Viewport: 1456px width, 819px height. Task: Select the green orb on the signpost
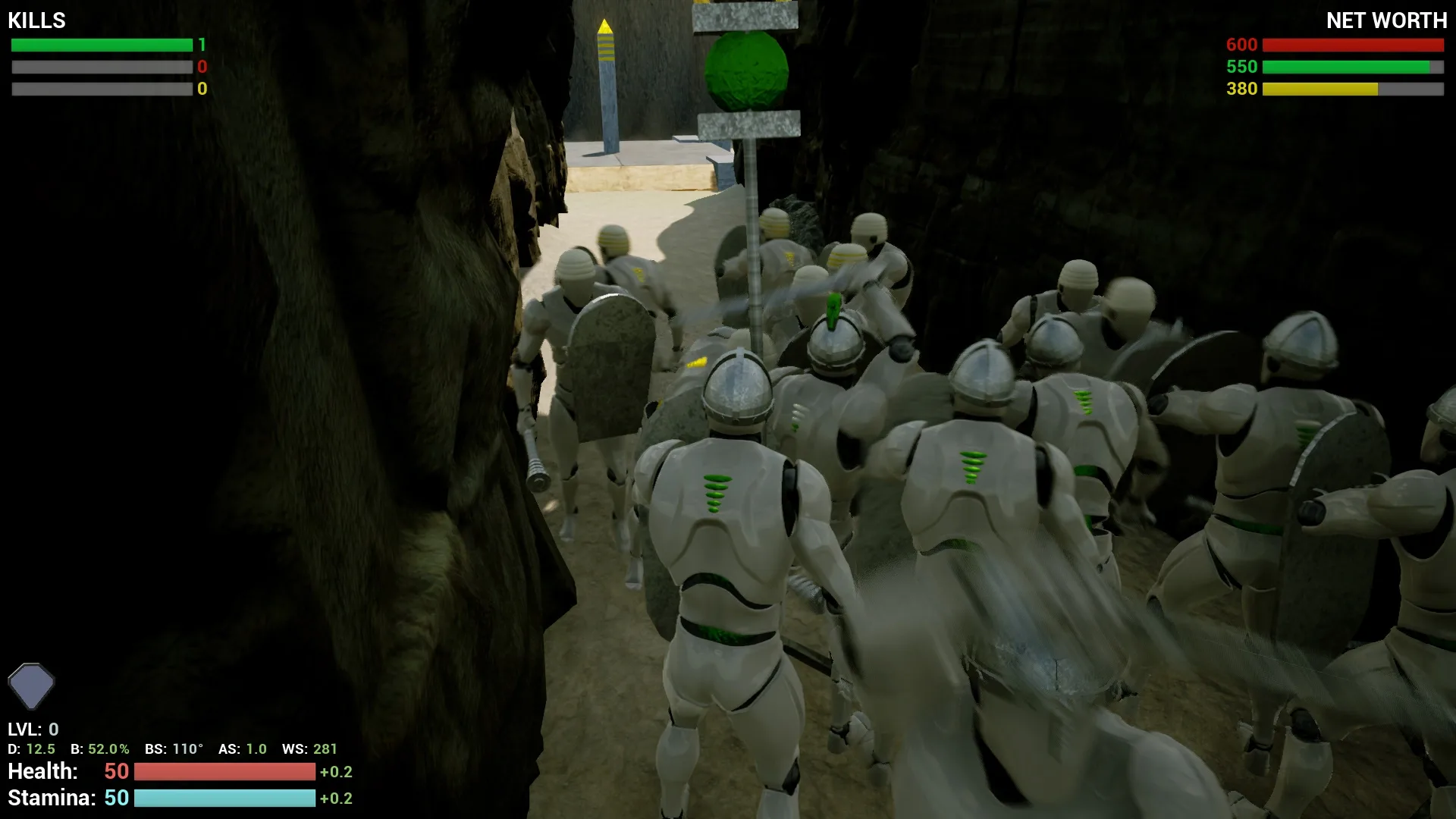745,72
